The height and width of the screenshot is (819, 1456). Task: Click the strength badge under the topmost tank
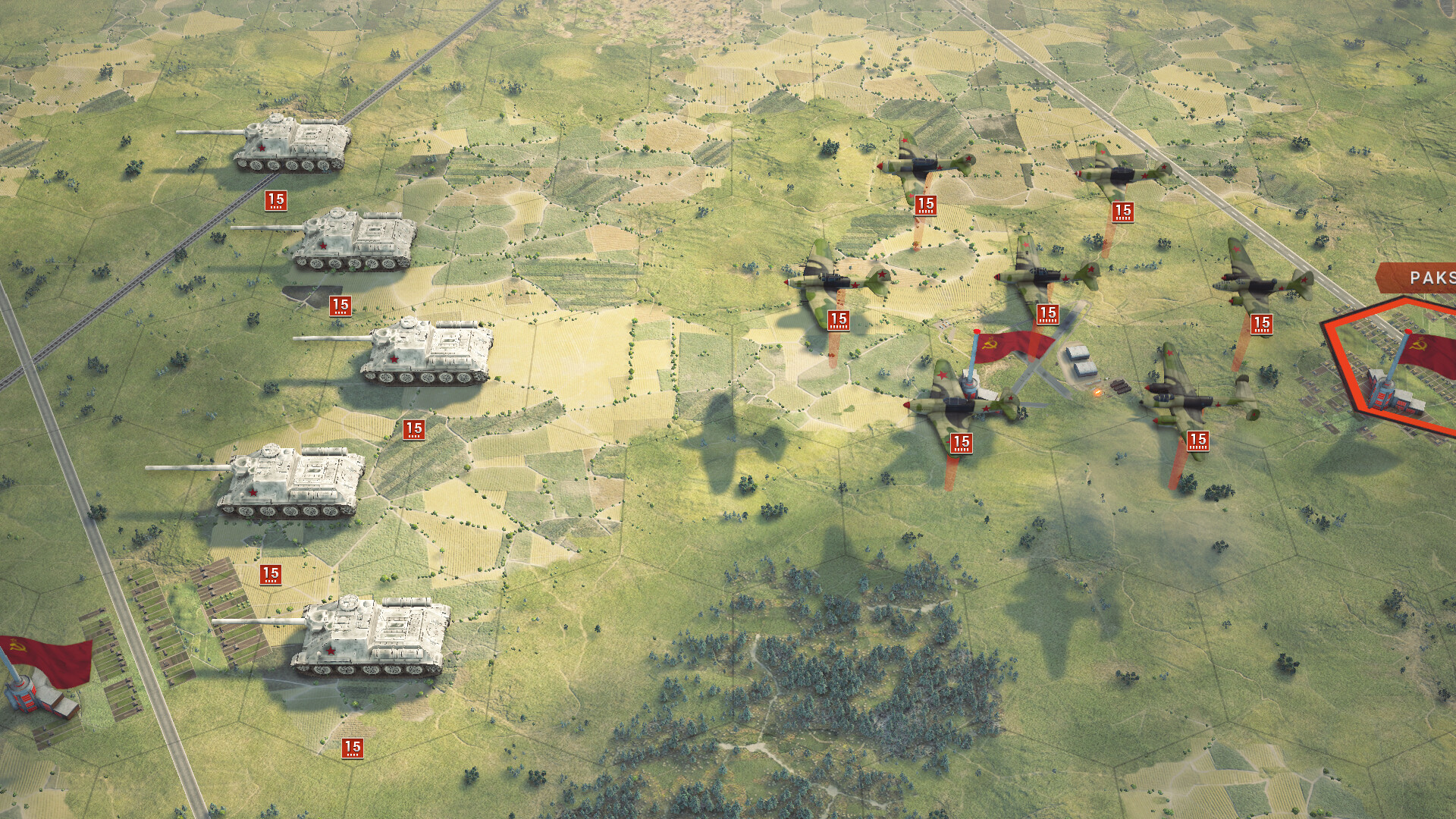[x=275, y=201]
